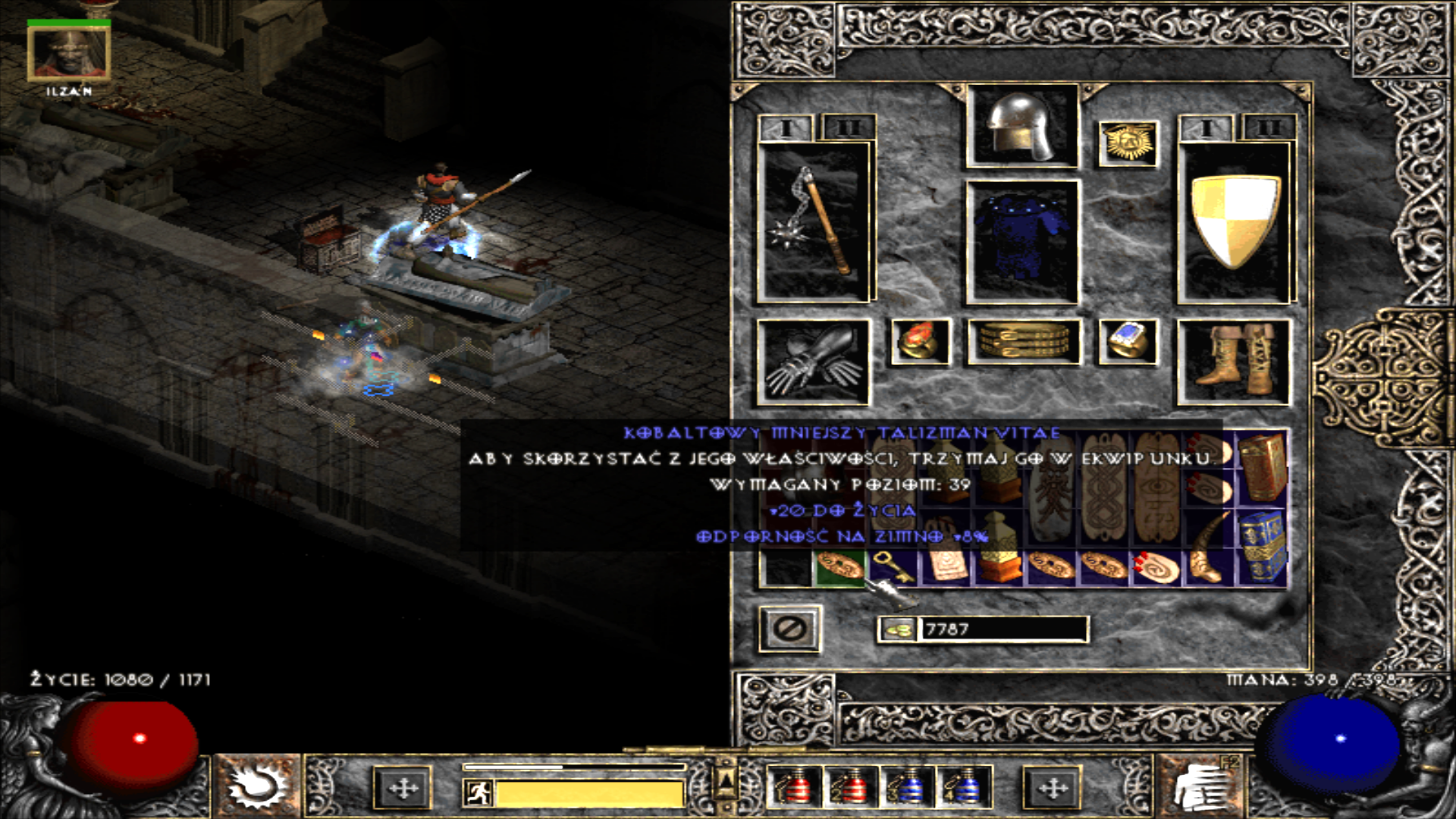
Task: Click the yellow and white shield
Action: (1235, 223)
